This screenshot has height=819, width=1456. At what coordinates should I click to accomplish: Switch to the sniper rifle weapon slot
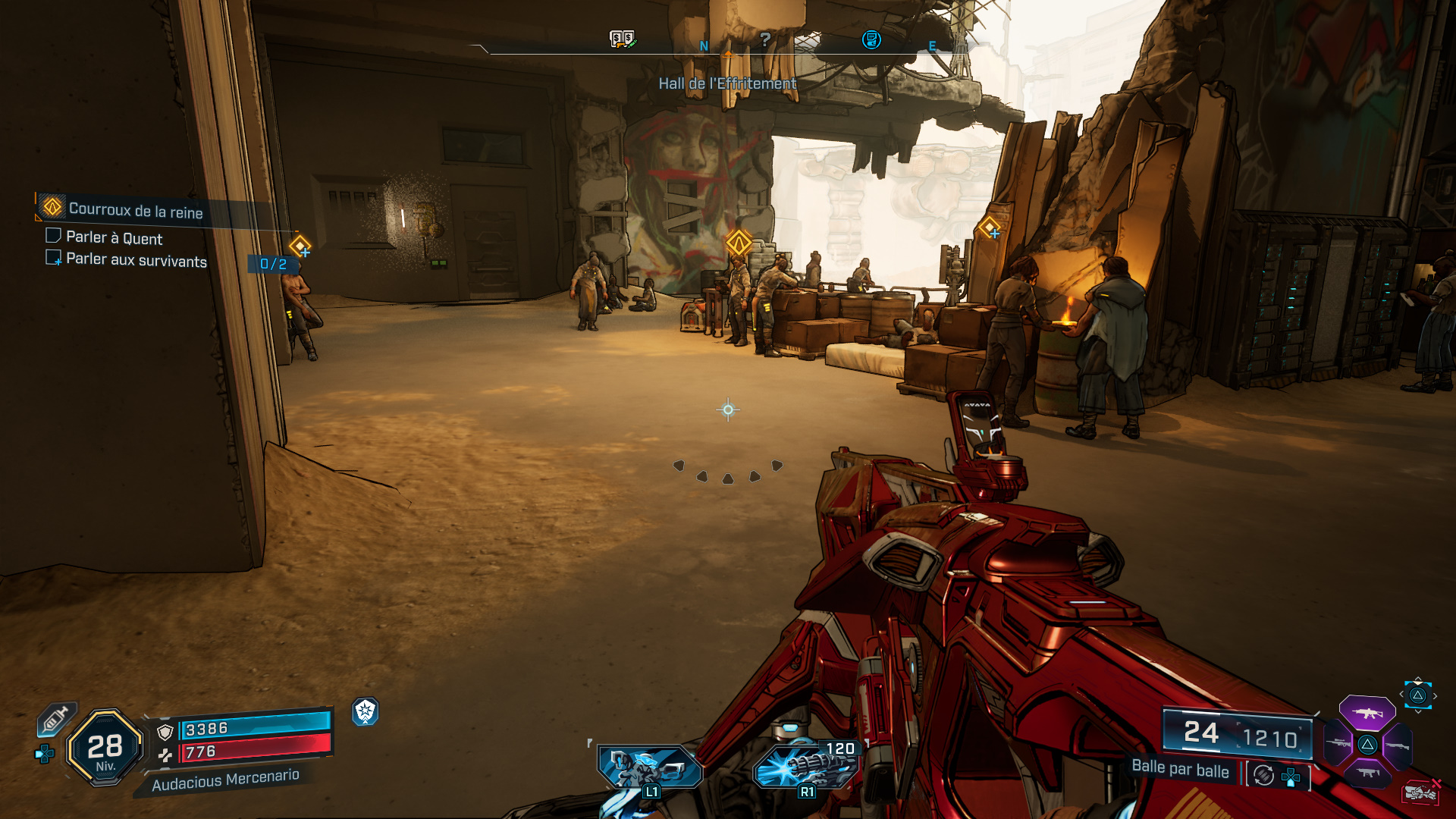(1338, 744)
